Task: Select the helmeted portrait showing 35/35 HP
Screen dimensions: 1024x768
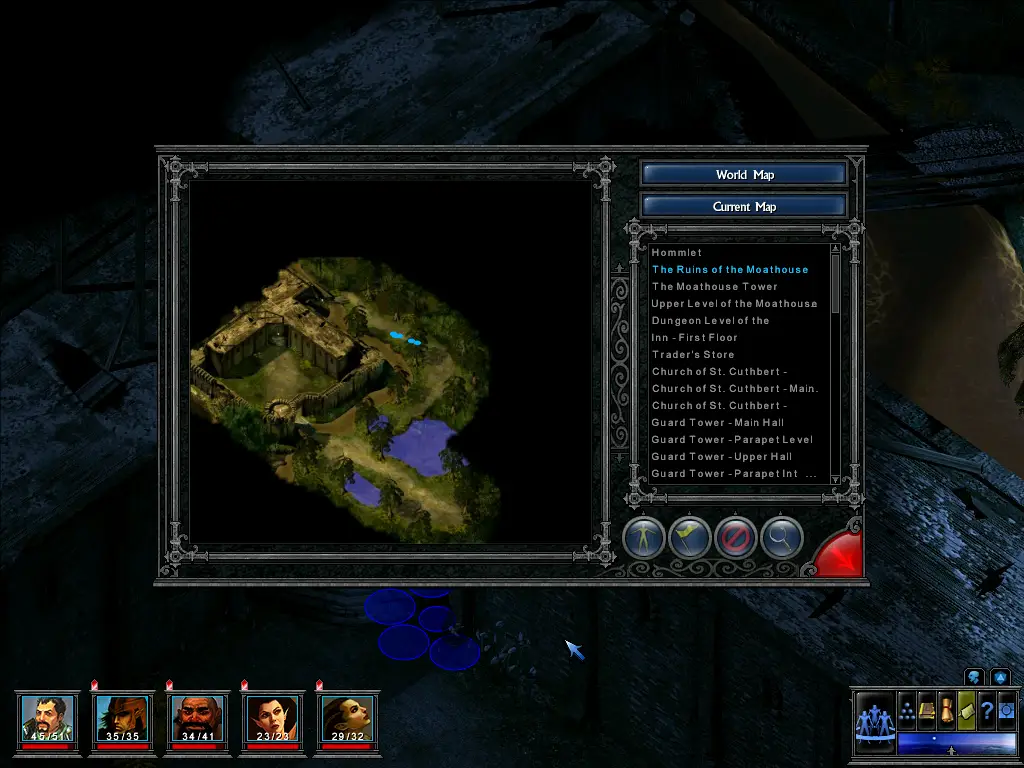Action: point(121,718)
